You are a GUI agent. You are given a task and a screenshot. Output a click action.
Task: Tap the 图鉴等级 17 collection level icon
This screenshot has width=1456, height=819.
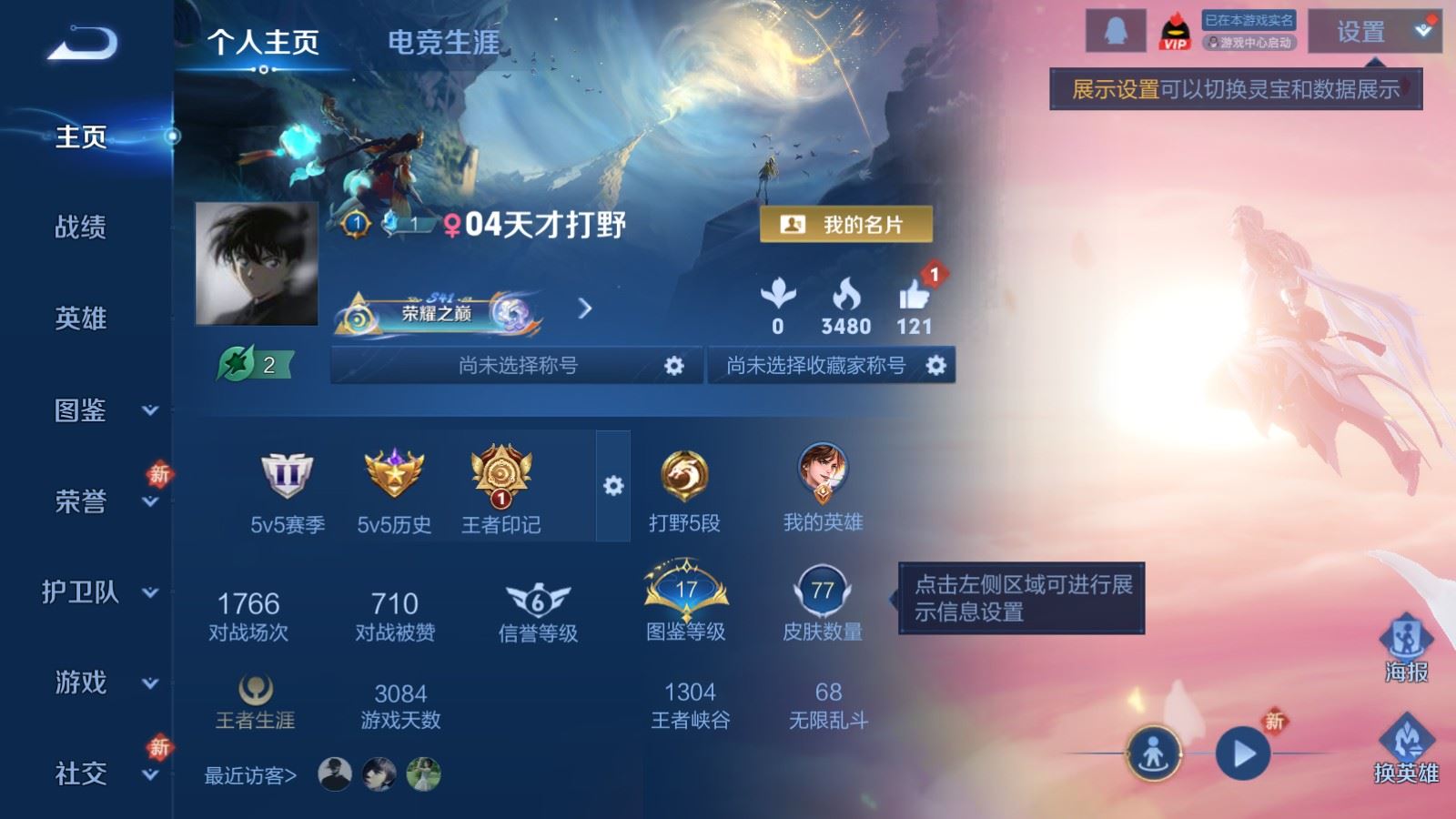tap(684, 591)
